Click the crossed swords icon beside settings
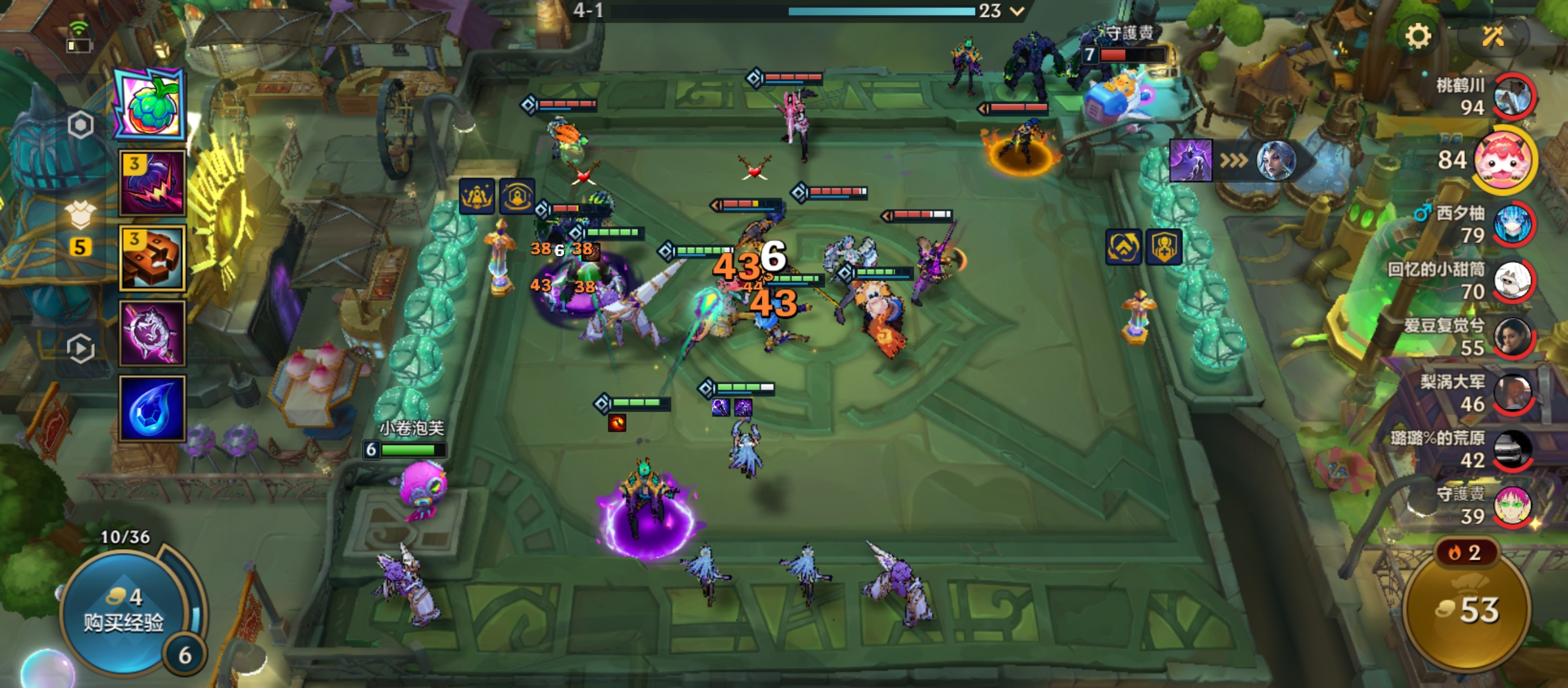1568x688 pixels. (x=1493, y=36)
